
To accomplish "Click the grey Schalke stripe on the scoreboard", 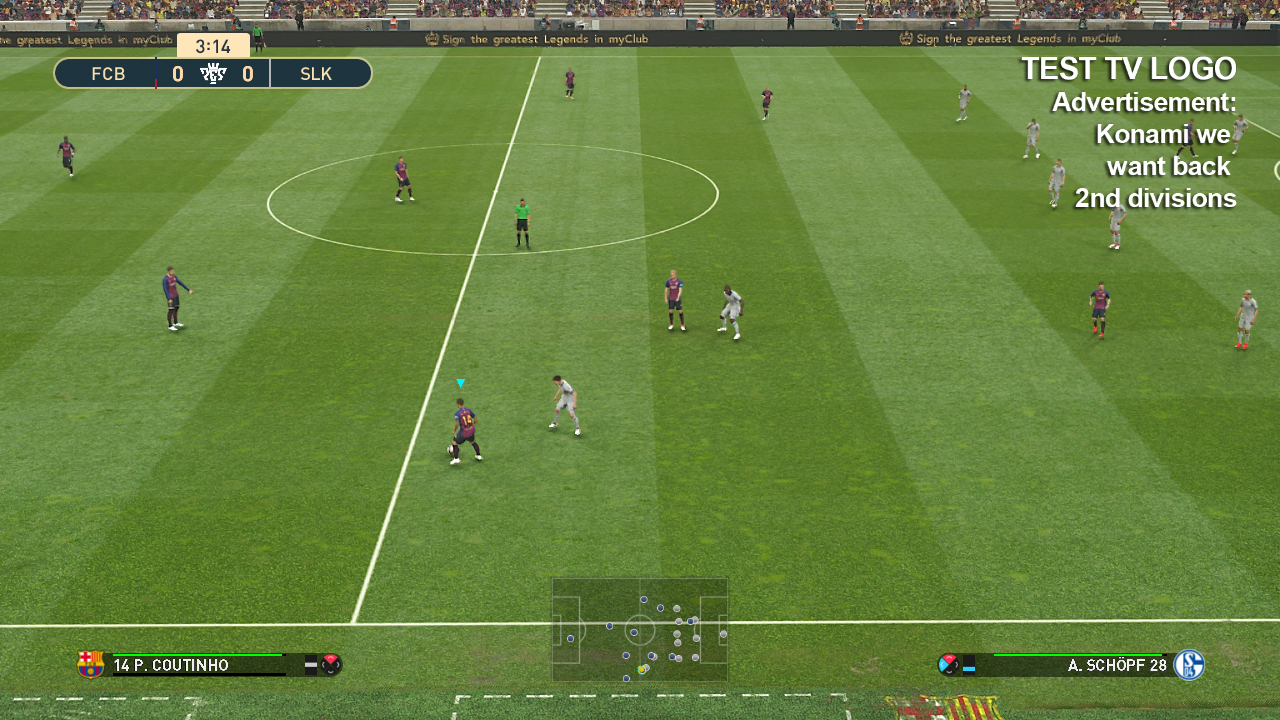I will (270, 75).
